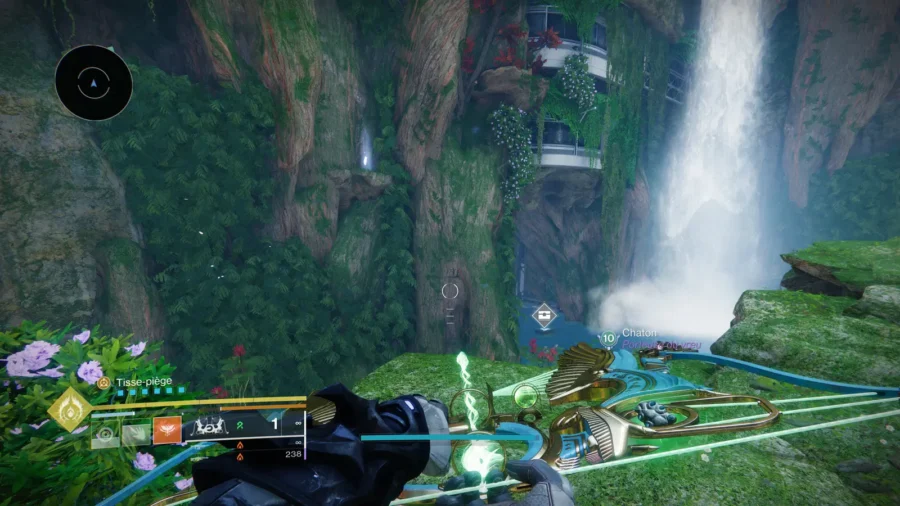
Task: Click the circular radar in the corner
Action: (x=94, y=83)
